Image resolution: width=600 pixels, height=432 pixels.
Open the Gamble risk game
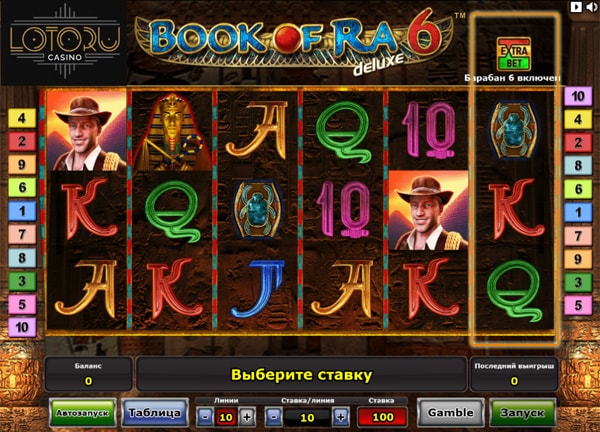(452, 412)
